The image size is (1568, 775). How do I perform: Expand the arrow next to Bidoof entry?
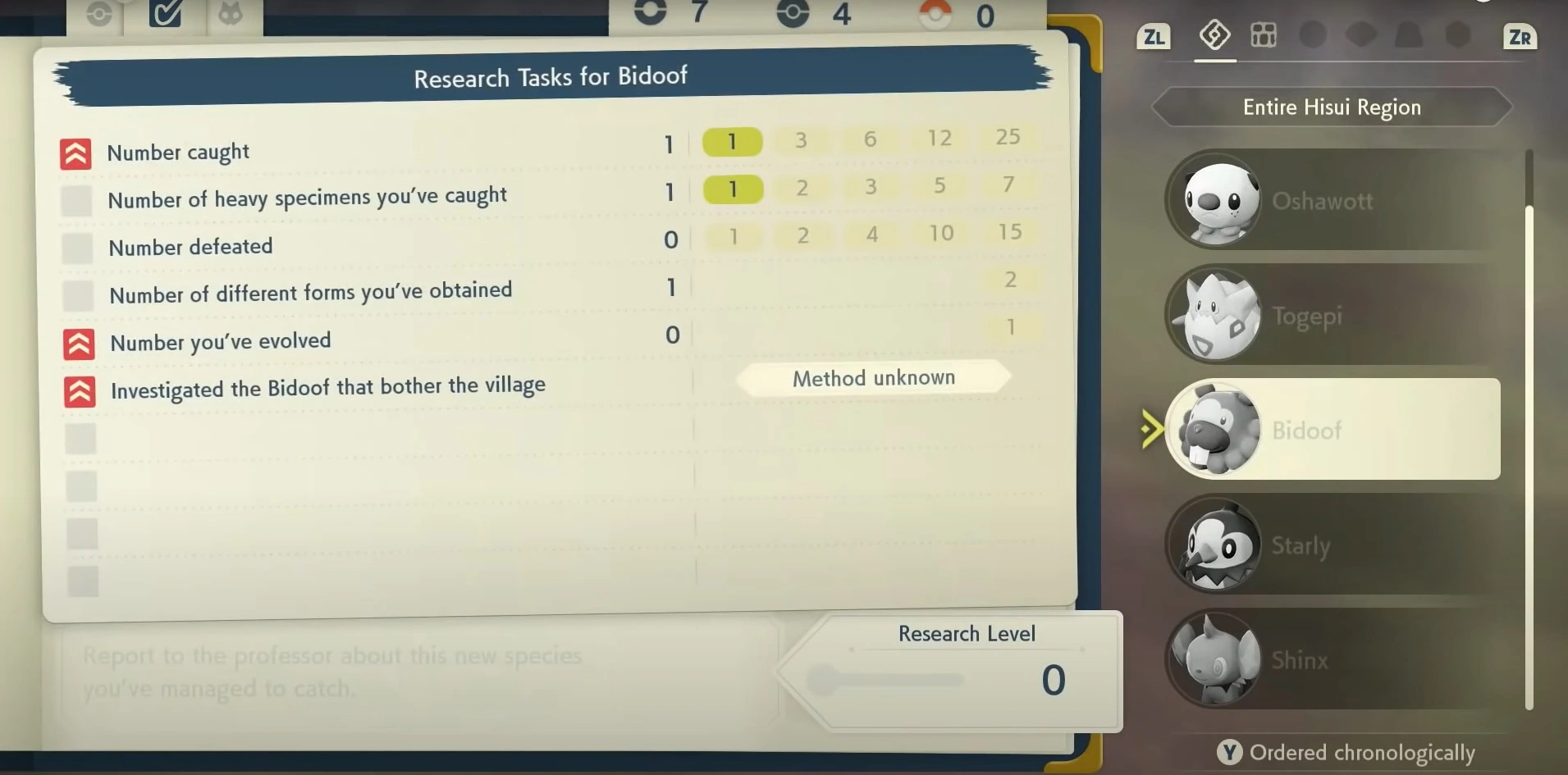(x=1151, y=428)
